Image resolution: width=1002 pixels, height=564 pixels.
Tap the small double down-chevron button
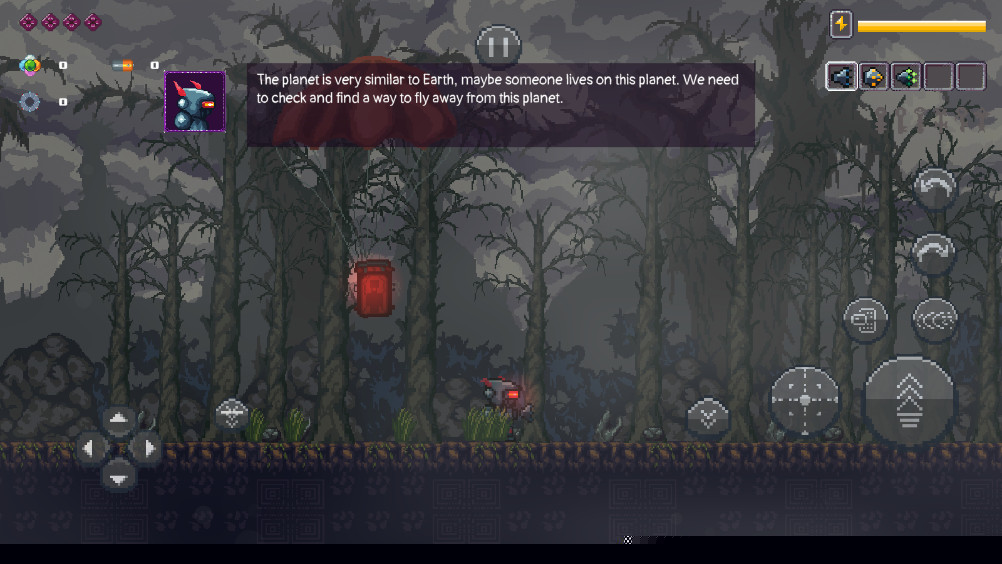click(708, 415)
